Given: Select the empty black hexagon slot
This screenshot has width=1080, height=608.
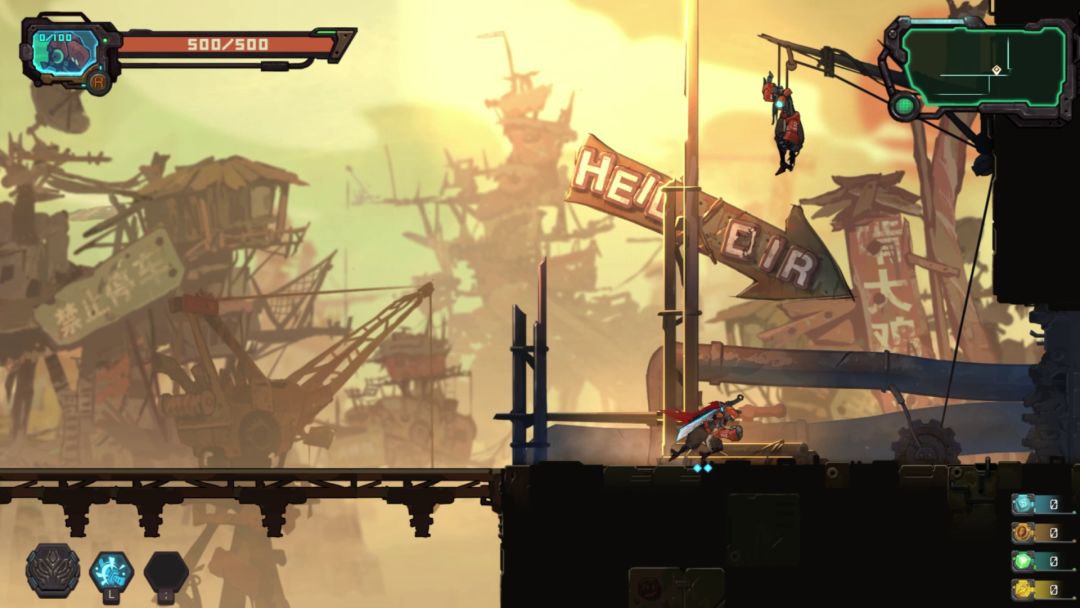Looking at the screenshot, I should [x=166, y=572].
